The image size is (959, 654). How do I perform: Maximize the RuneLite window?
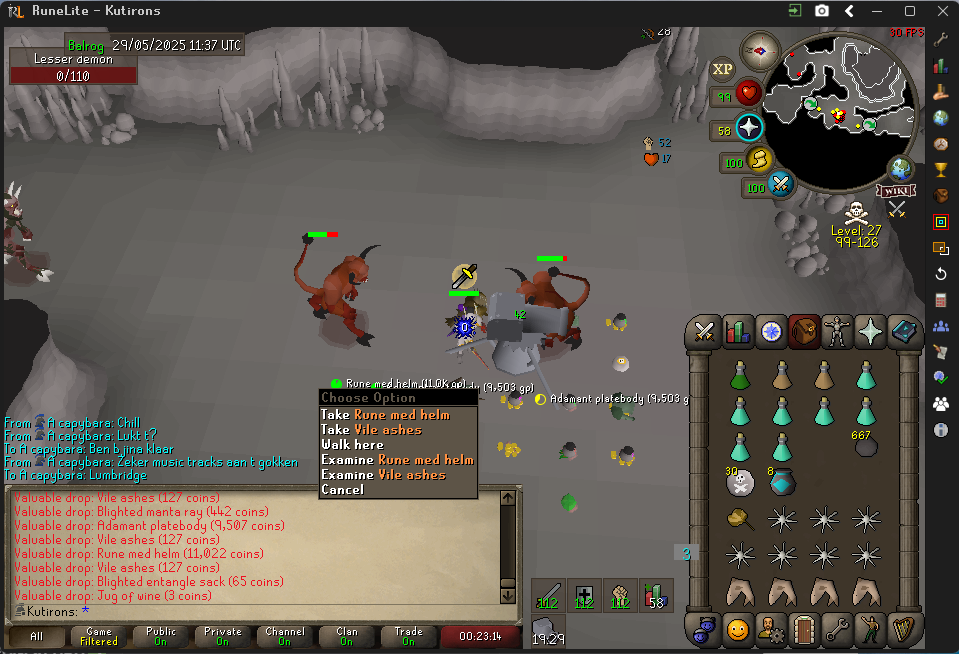point(909,11)
